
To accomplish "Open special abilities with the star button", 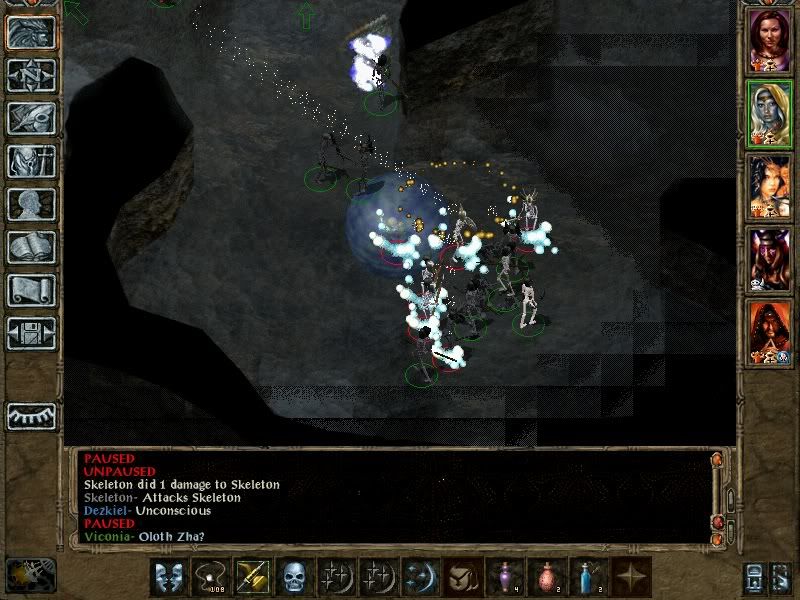I will point(631,577).
